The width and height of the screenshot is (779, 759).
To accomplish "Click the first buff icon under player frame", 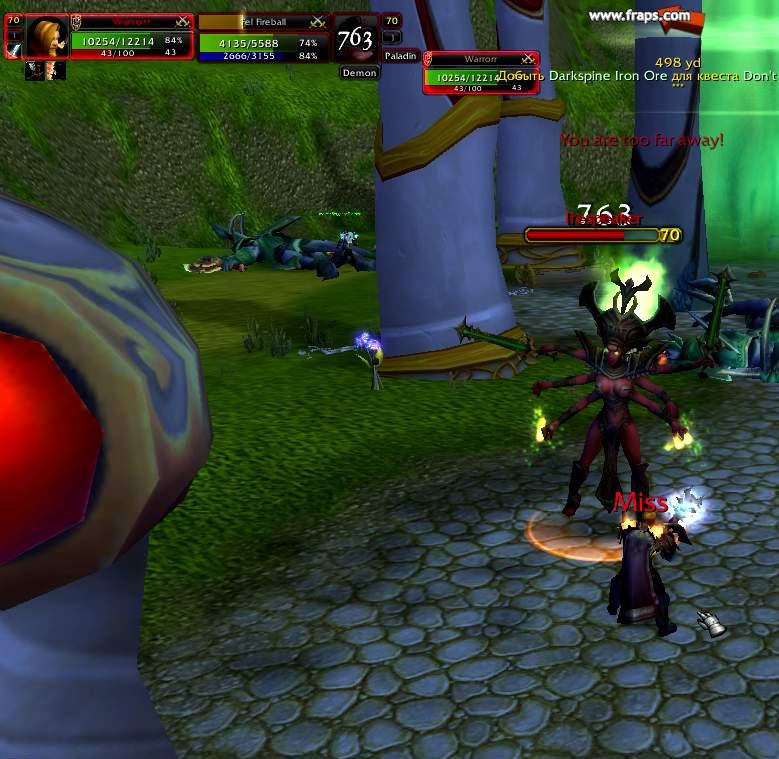I will coord(33,70).
